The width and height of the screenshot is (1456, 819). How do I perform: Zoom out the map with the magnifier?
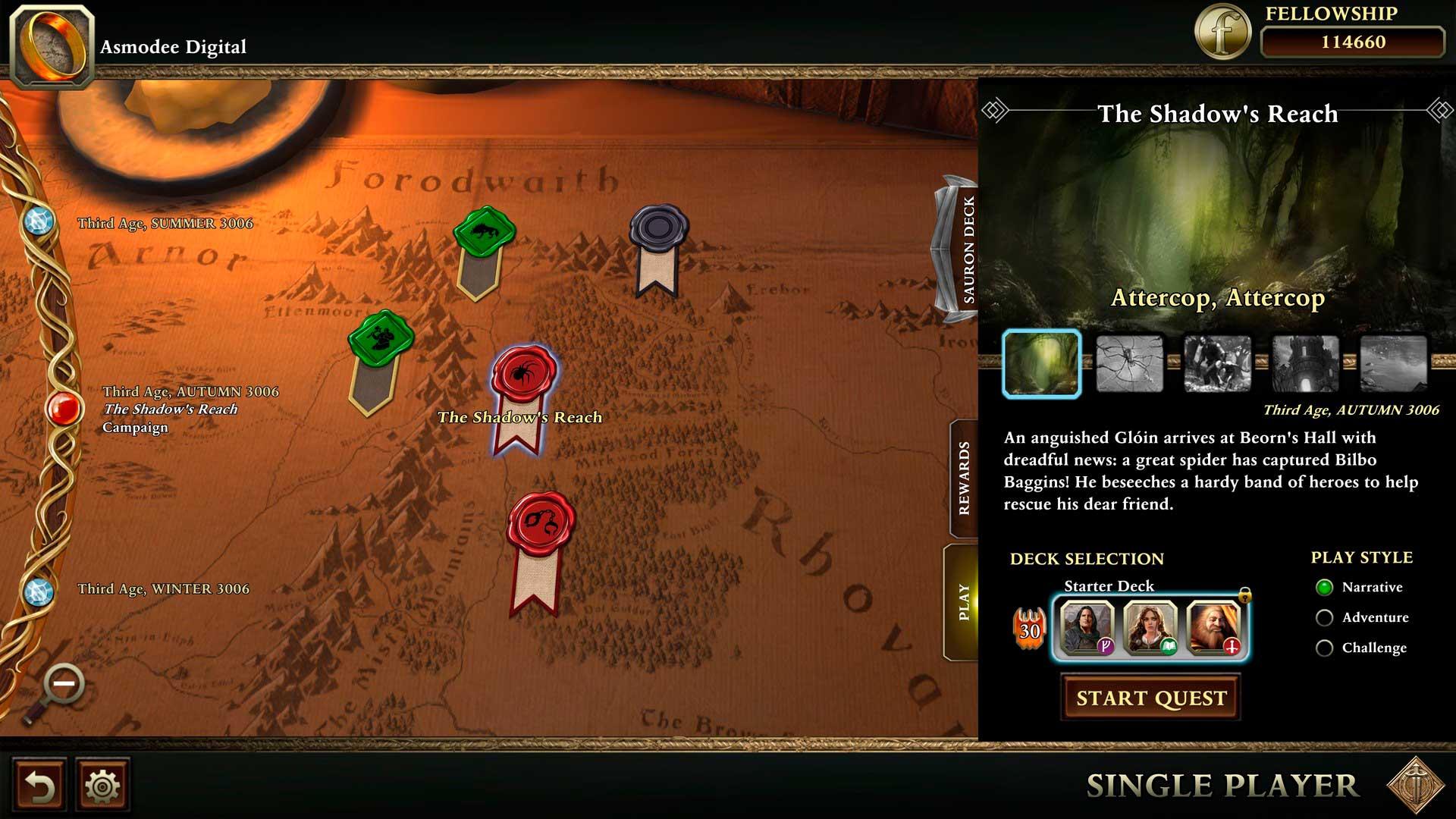(63, 685)
